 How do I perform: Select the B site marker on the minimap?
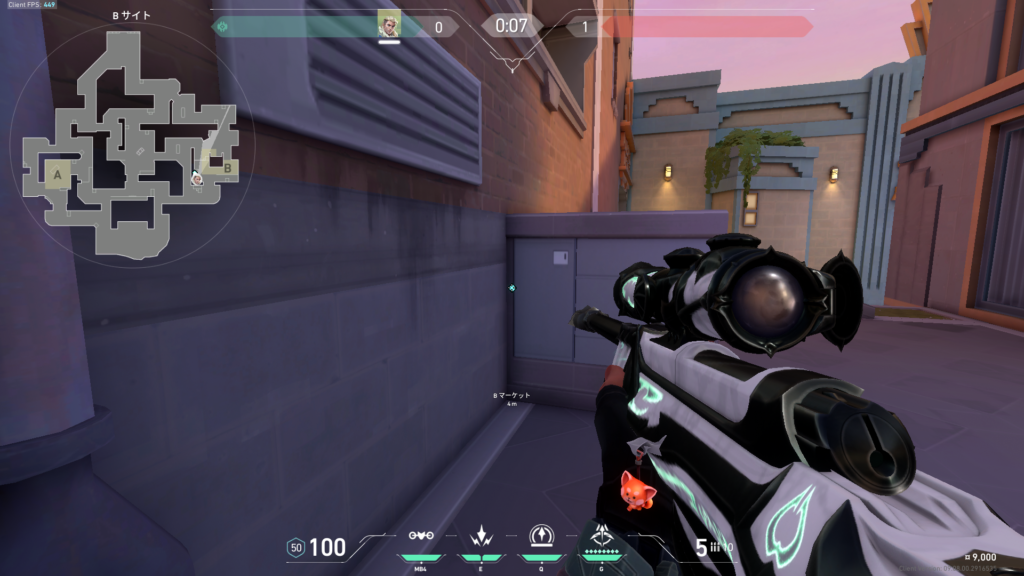(x=227, y=168)
